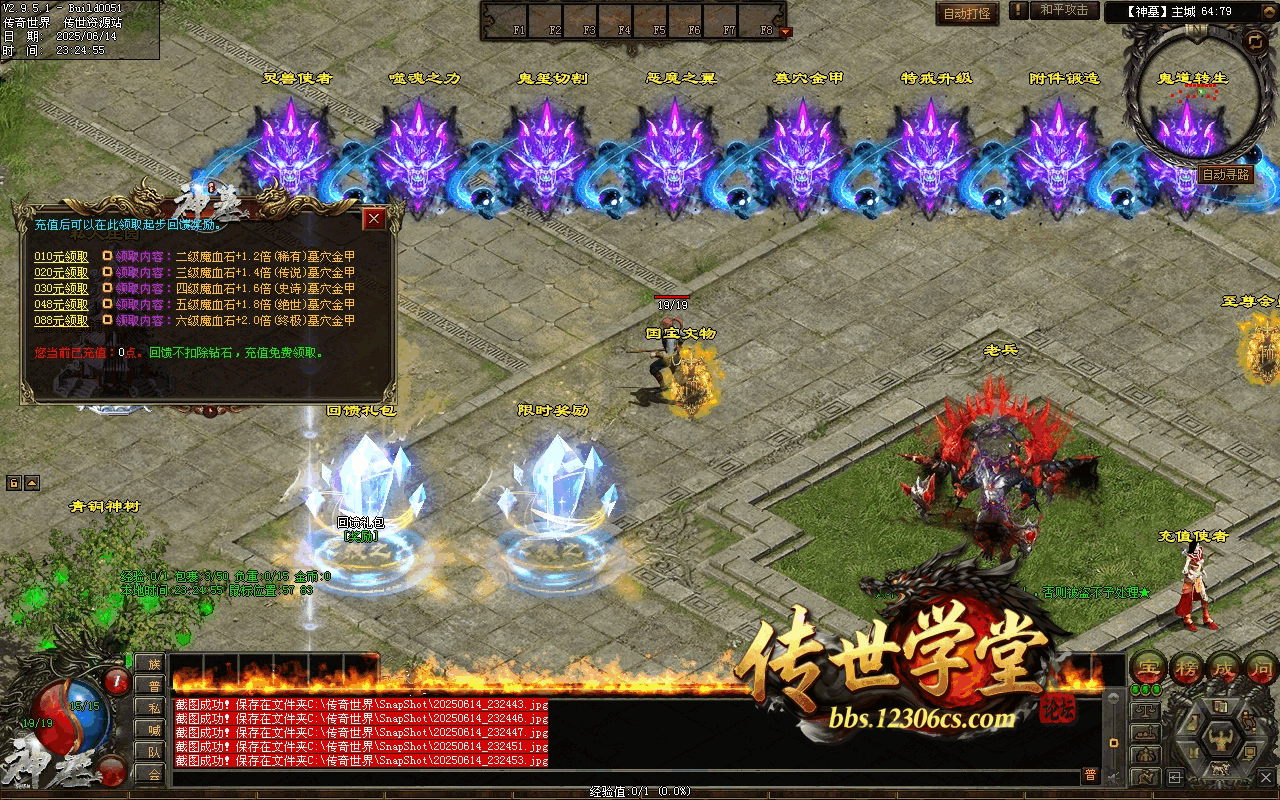
Task: Close the recharge reward dialog
Action: click(x=374, y=219)
